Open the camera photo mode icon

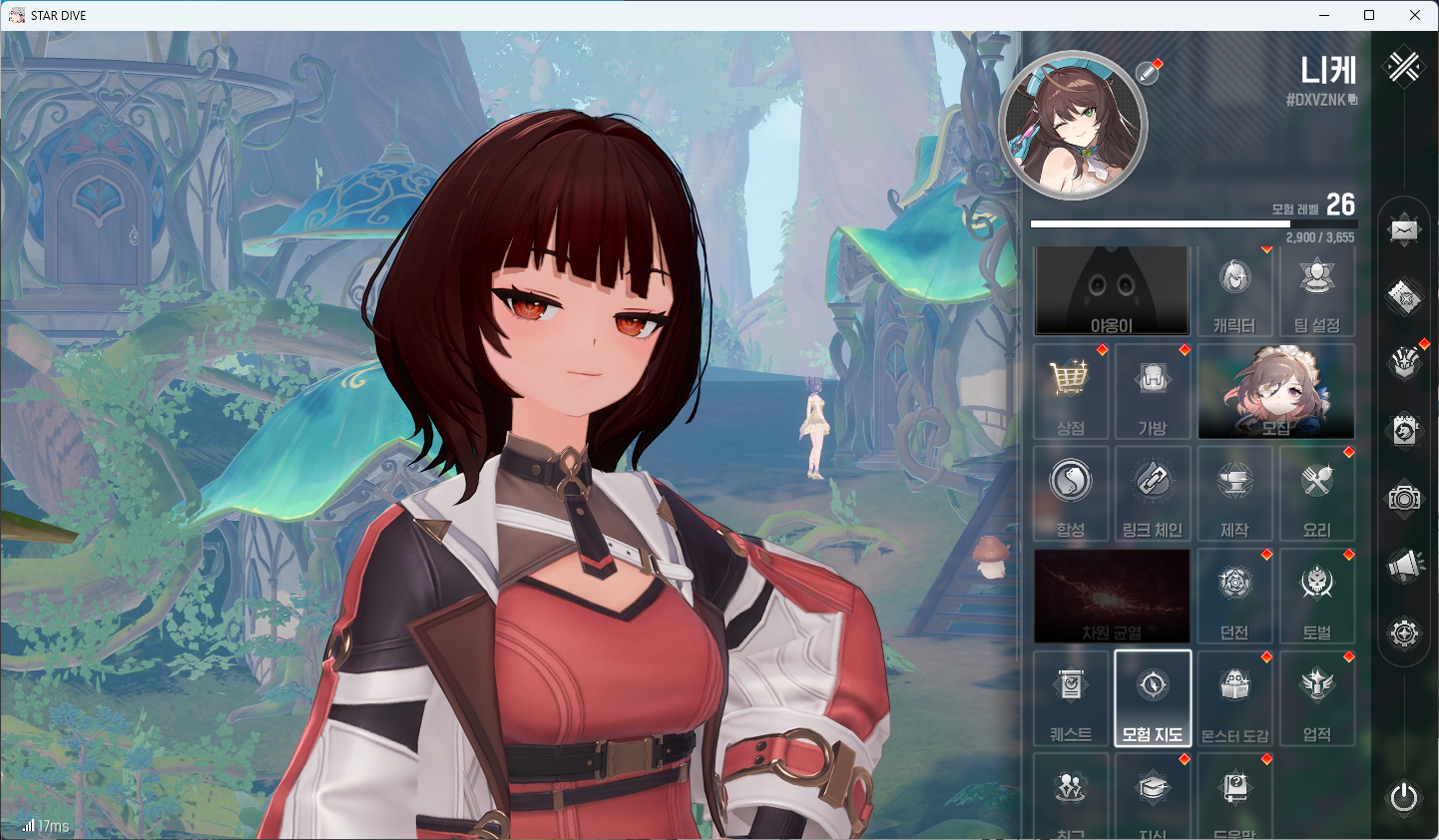[1404, 498]
